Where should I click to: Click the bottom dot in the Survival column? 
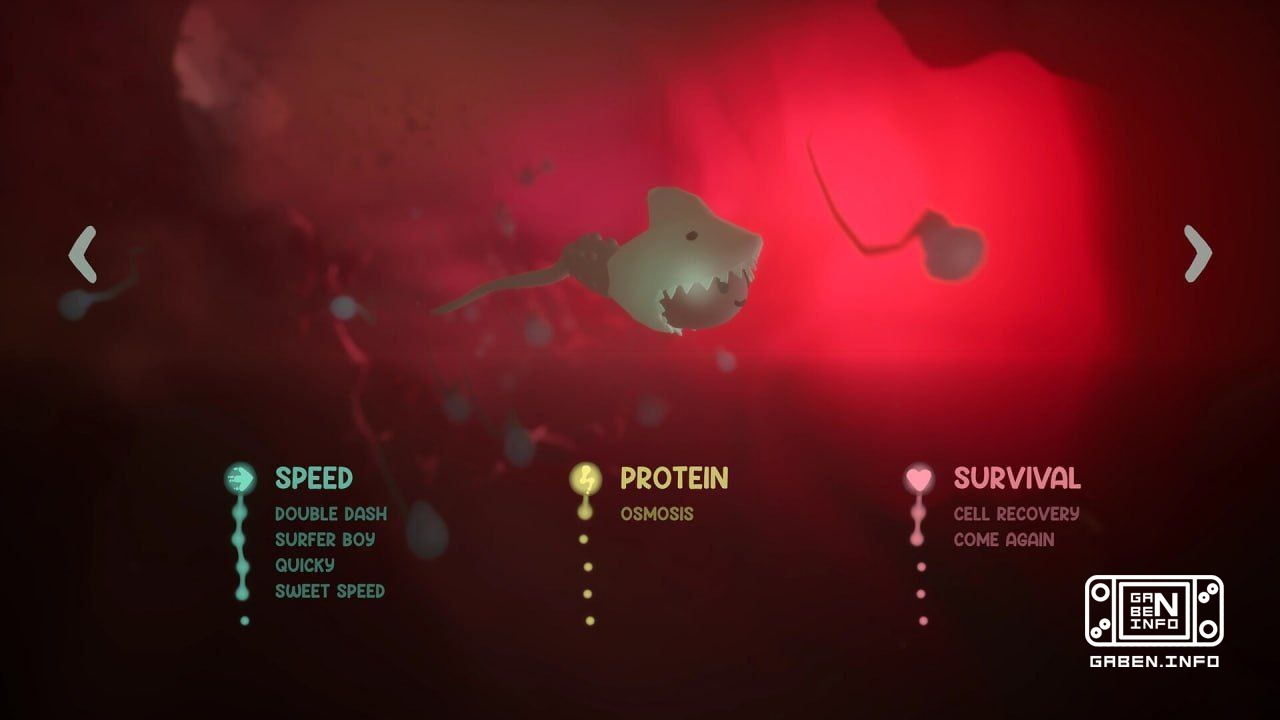918,620
